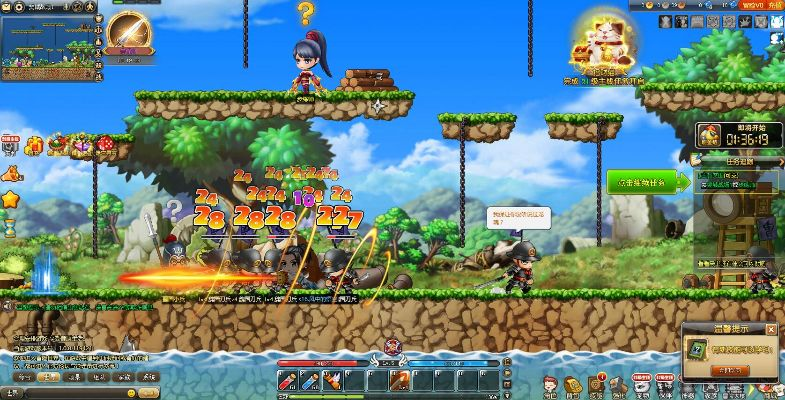Select the first chat channel tab

[22, 378]
